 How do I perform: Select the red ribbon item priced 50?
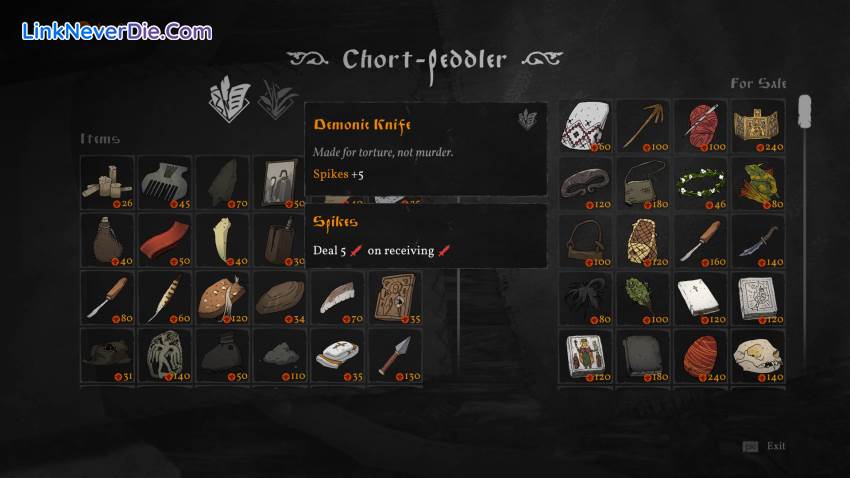pos(164,239)
